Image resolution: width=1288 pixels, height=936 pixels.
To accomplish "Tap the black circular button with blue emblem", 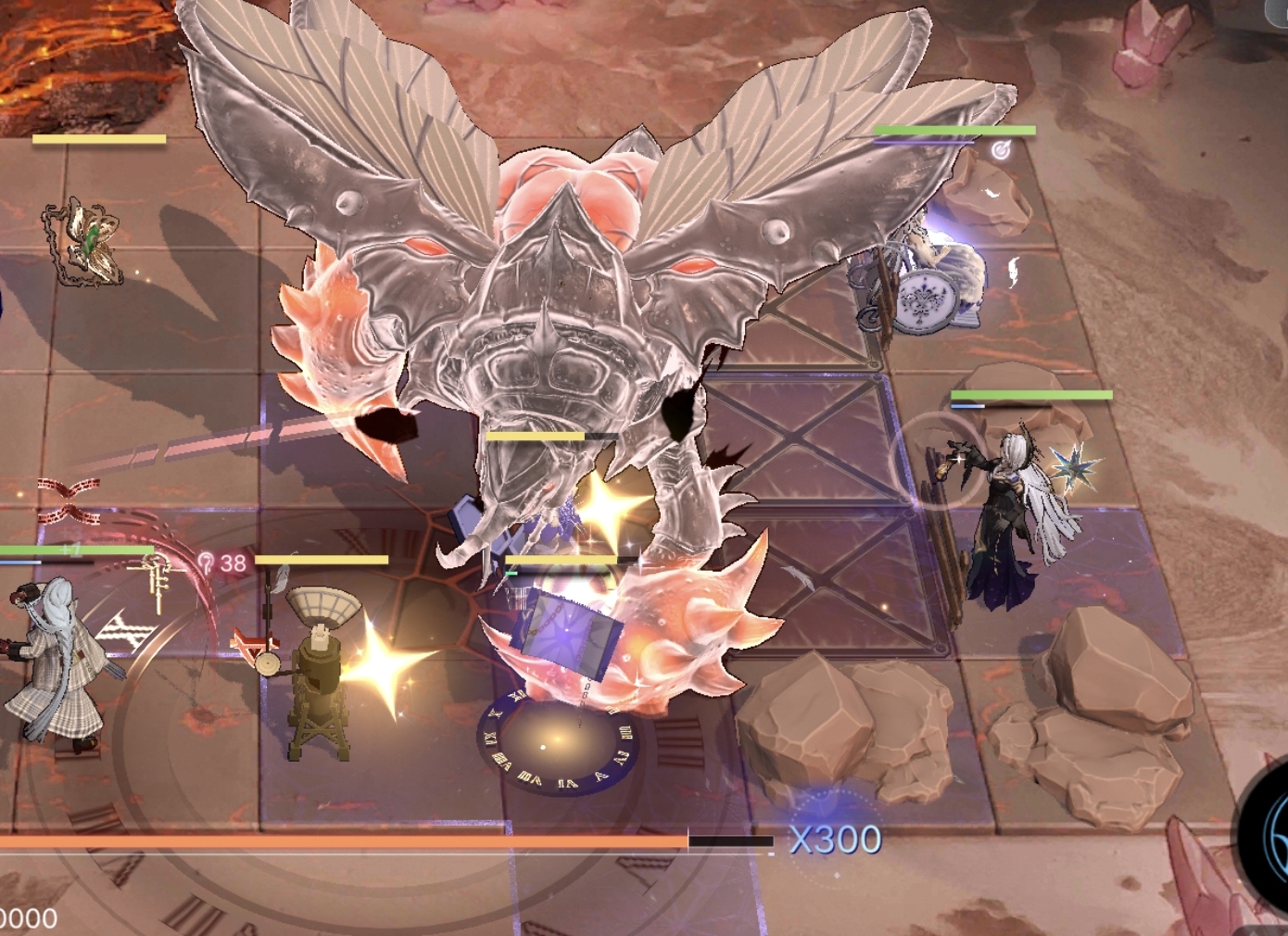I will [1269, 834].
